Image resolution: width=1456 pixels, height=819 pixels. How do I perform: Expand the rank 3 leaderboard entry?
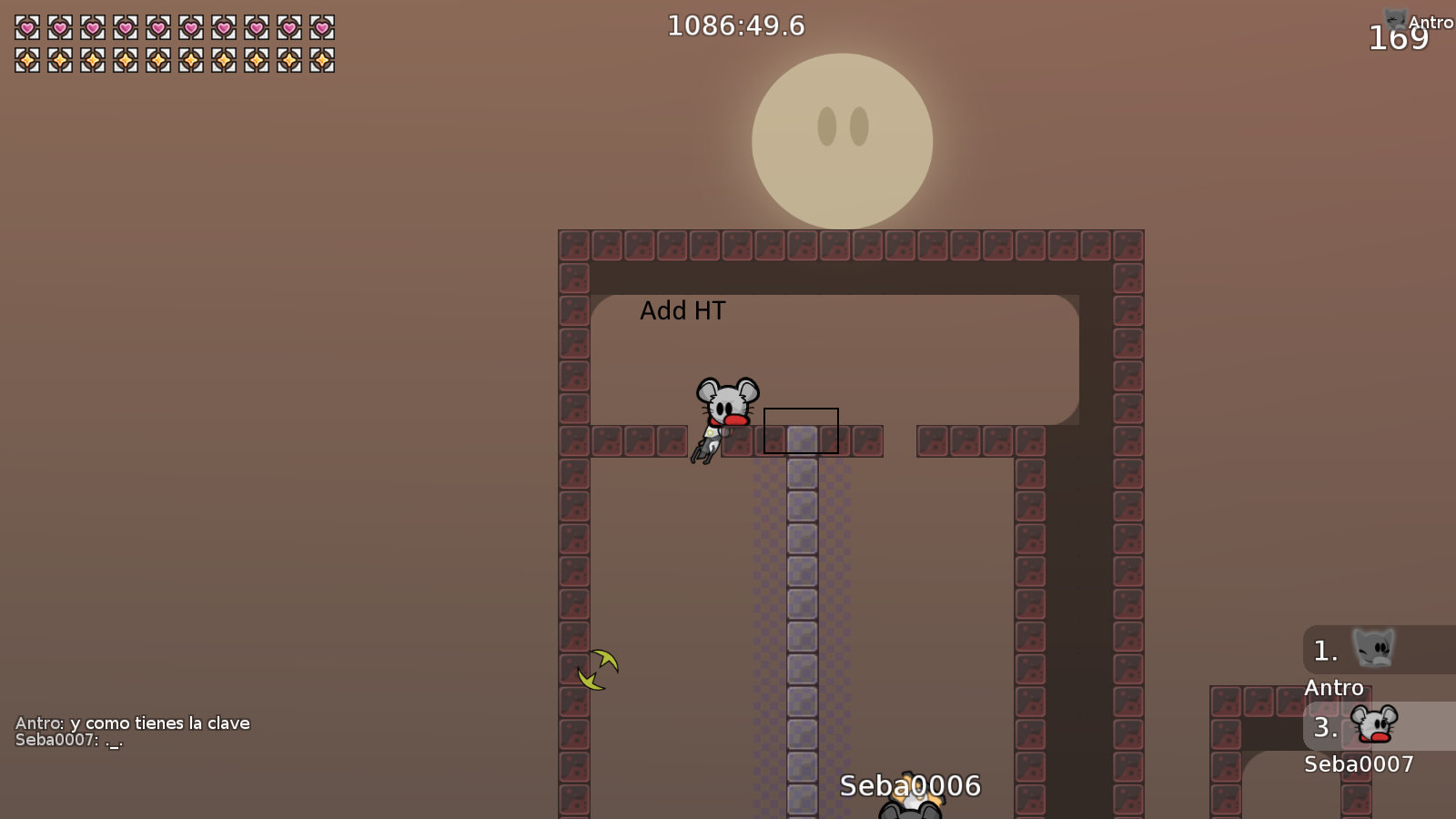(1327, 727)
